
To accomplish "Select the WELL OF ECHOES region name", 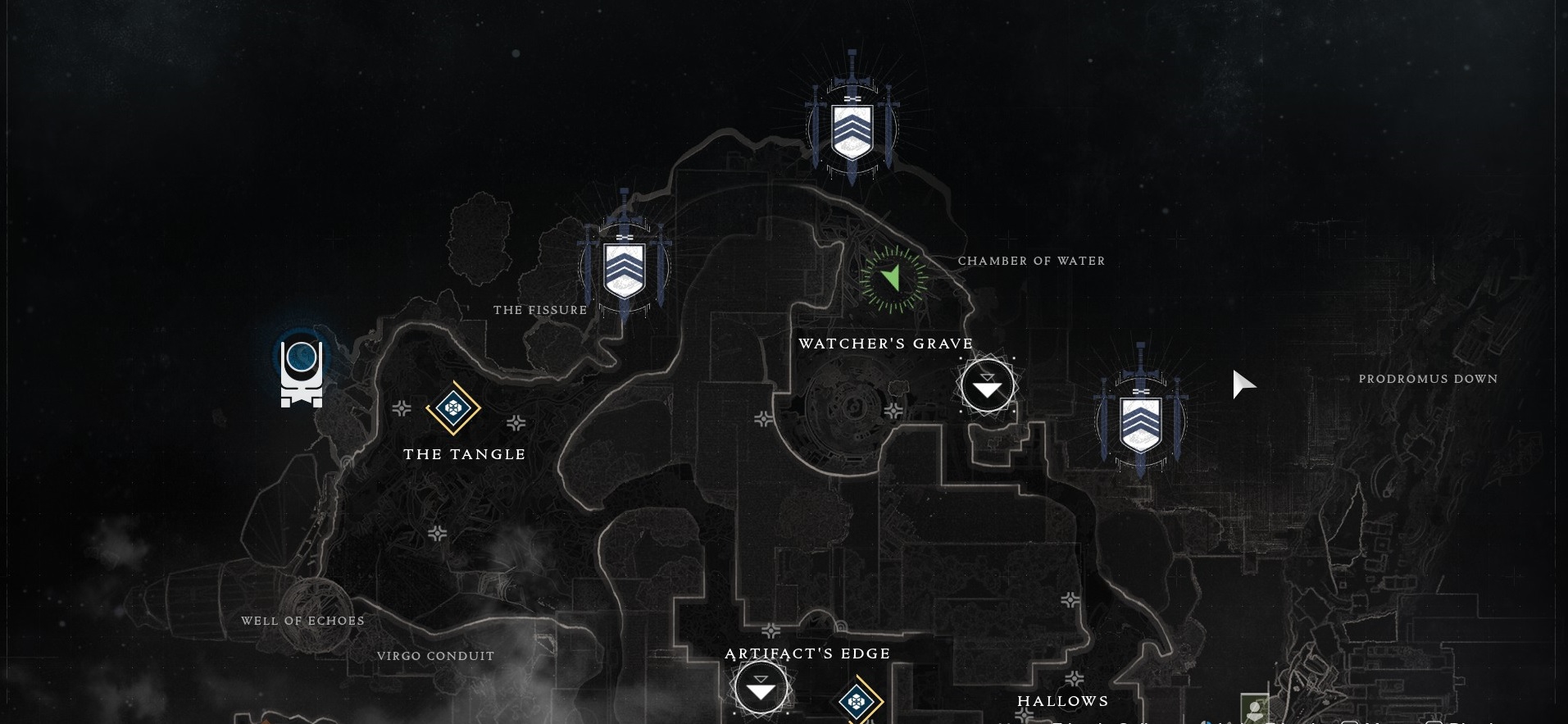I will 302,621.
